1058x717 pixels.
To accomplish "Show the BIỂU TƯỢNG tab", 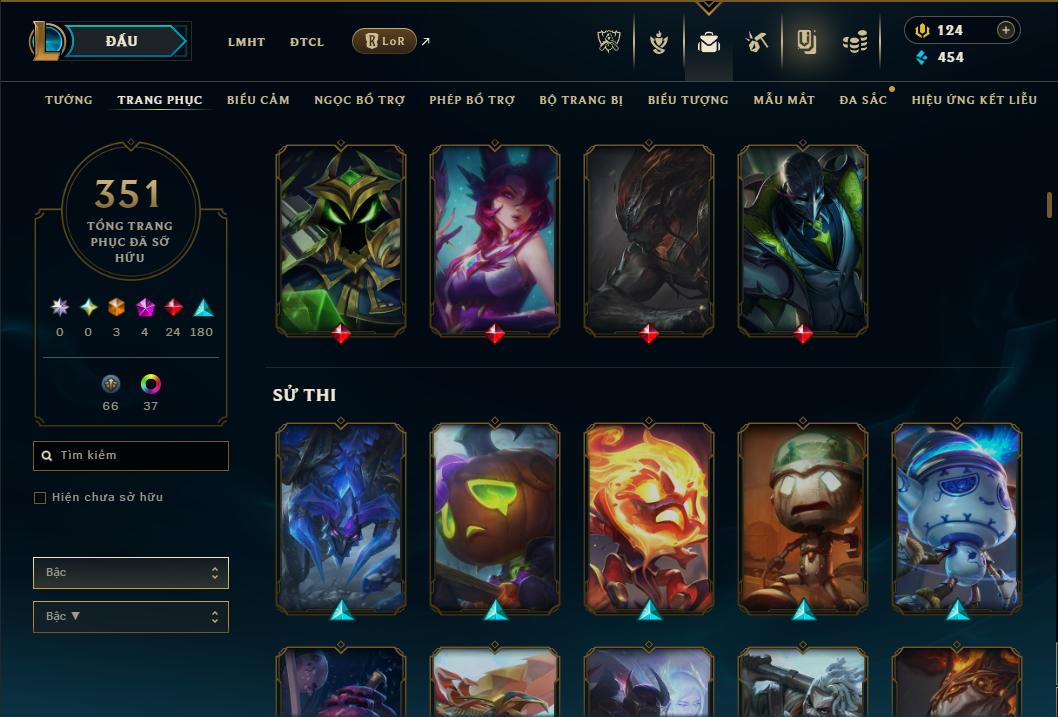I will click(688, 100).
